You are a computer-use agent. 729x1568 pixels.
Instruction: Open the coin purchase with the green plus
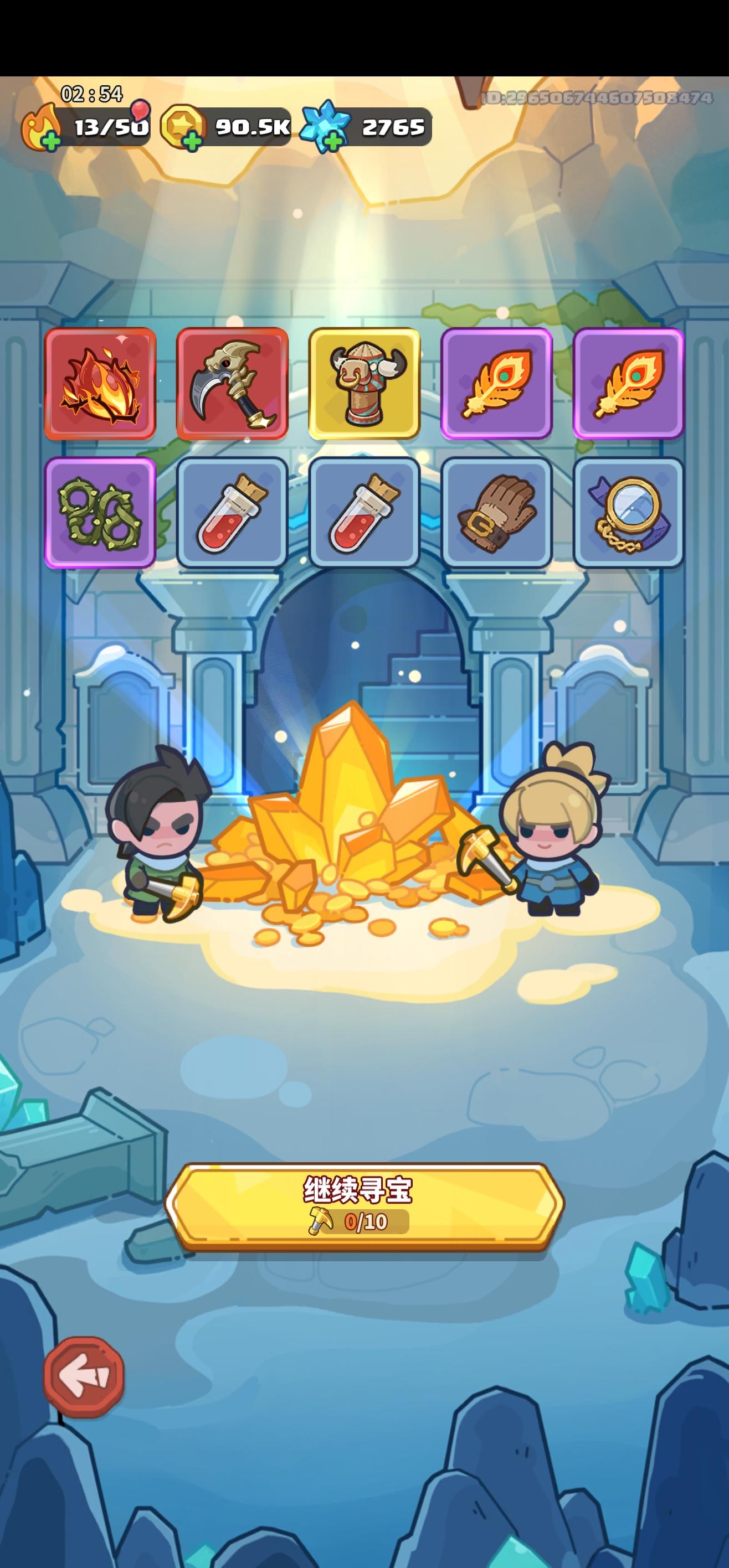point(192,142)
